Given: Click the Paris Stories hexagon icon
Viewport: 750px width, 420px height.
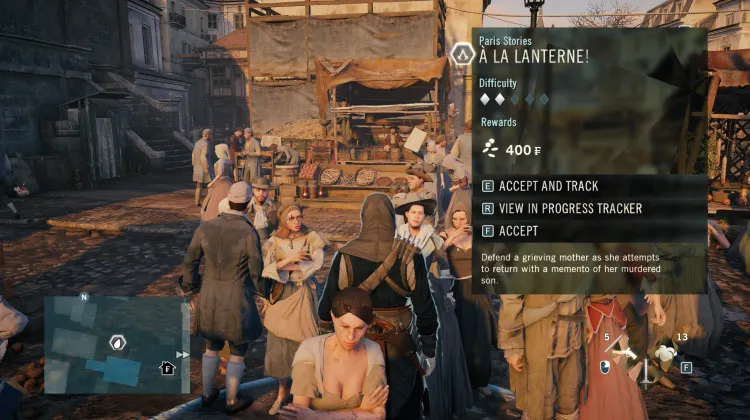Looking at the screenshot, I should [x=462, y=54].
